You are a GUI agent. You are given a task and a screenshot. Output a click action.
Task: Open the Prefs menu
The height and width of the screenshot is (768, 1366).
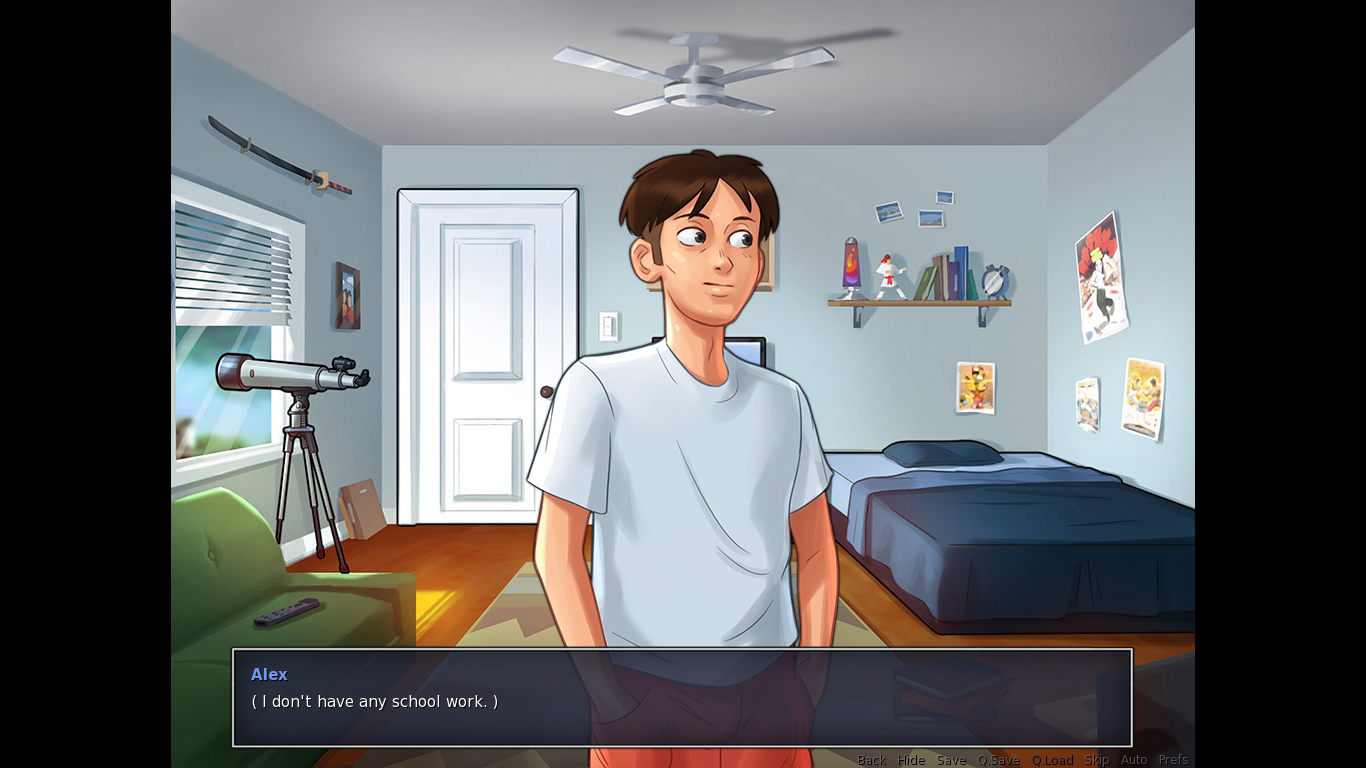[1173, 760]
